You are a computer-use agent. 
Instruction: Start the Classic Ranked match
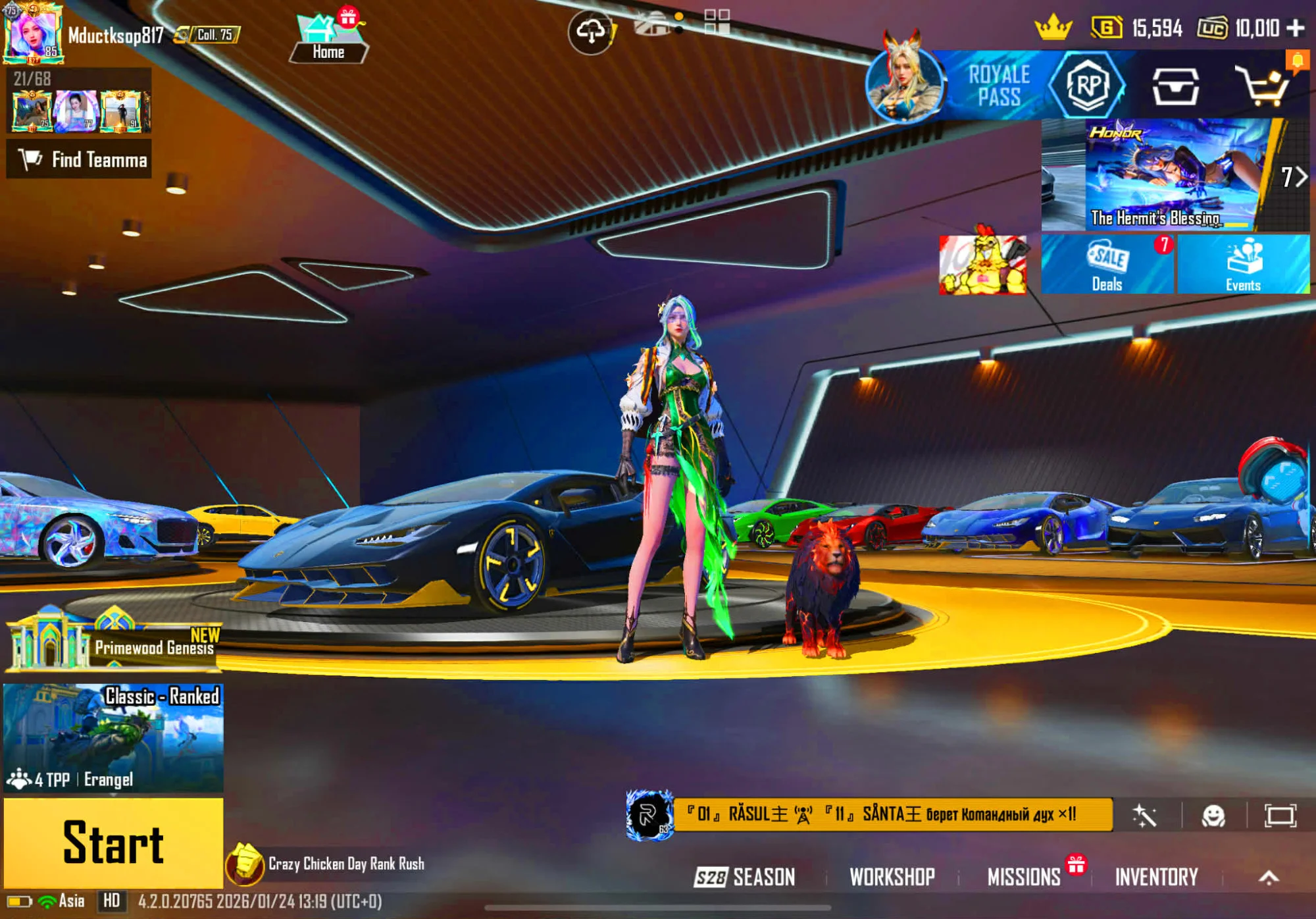[113, 843]
